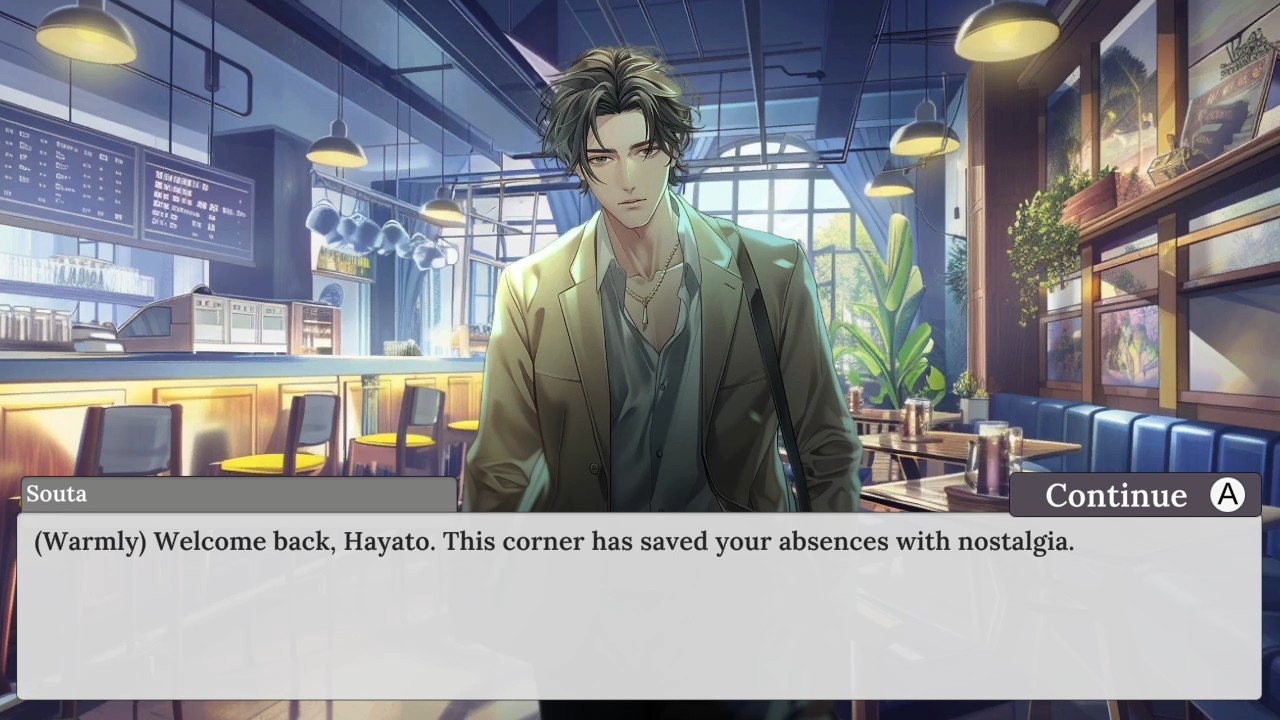Click the Continue button to advance dialogue
Screen dimensions: 1280x720
tap(1135, 495)
